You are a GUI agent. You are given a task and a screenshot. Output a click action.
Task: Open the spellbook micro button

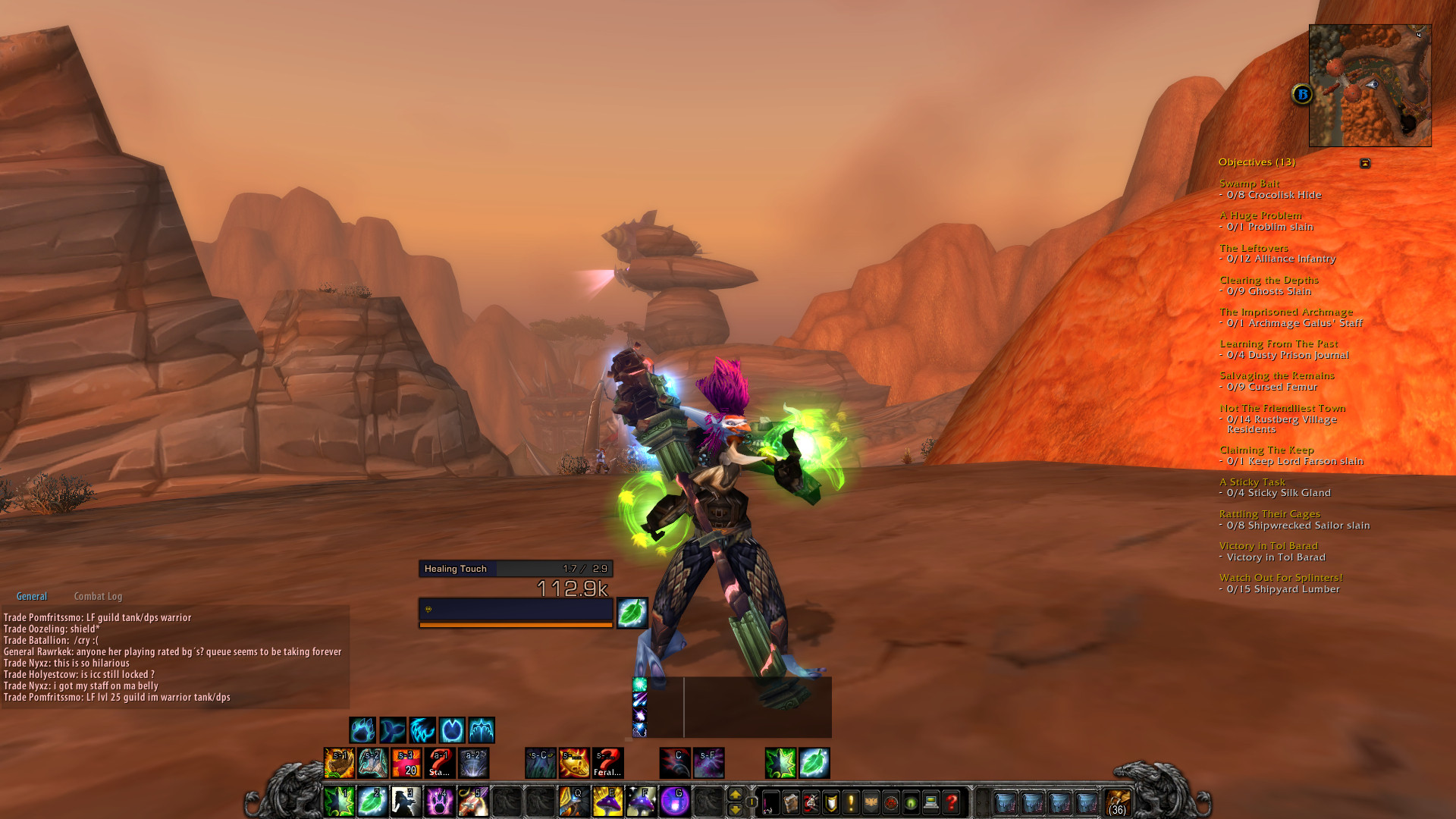tap(791, 802)
